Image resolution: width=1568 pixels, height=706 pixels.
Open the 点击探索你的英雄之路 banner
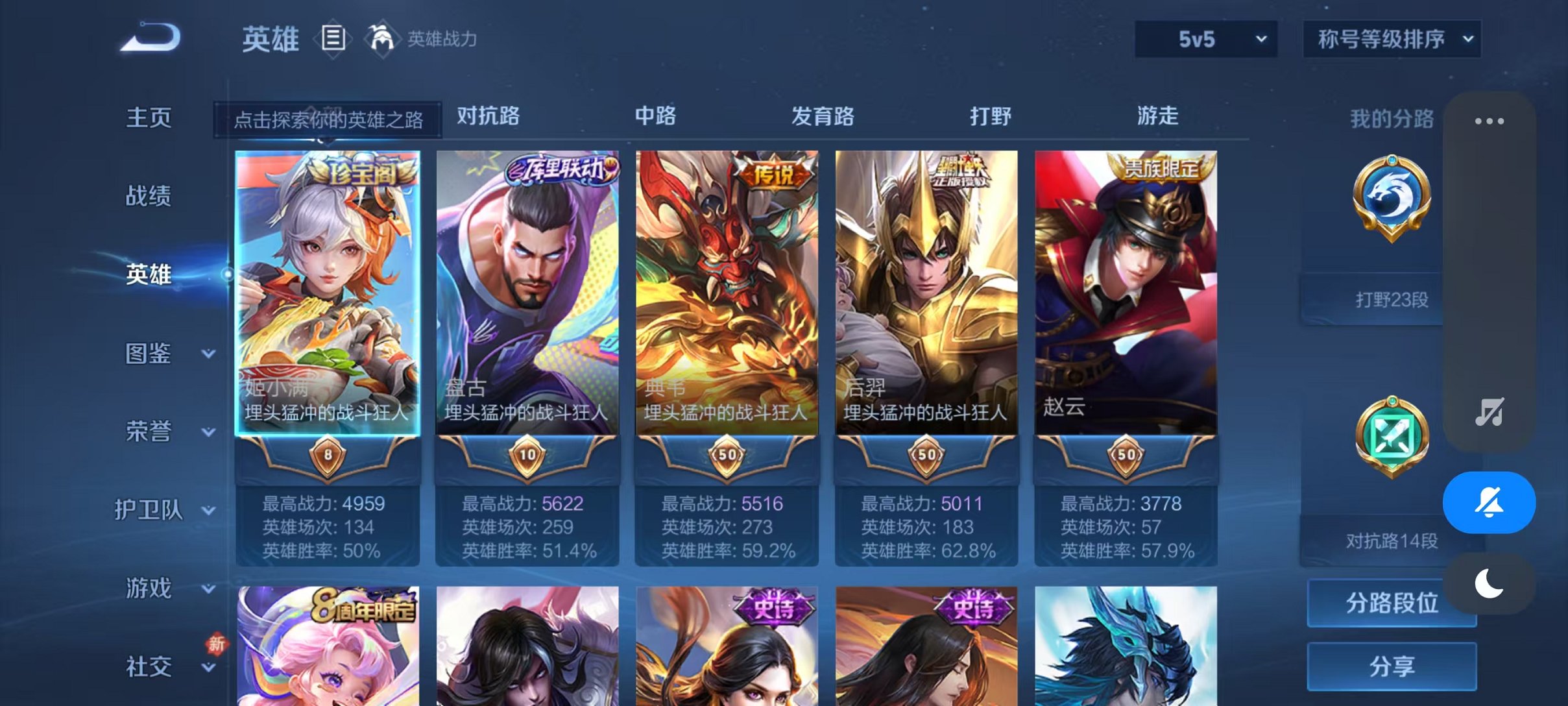coord(330,120)
